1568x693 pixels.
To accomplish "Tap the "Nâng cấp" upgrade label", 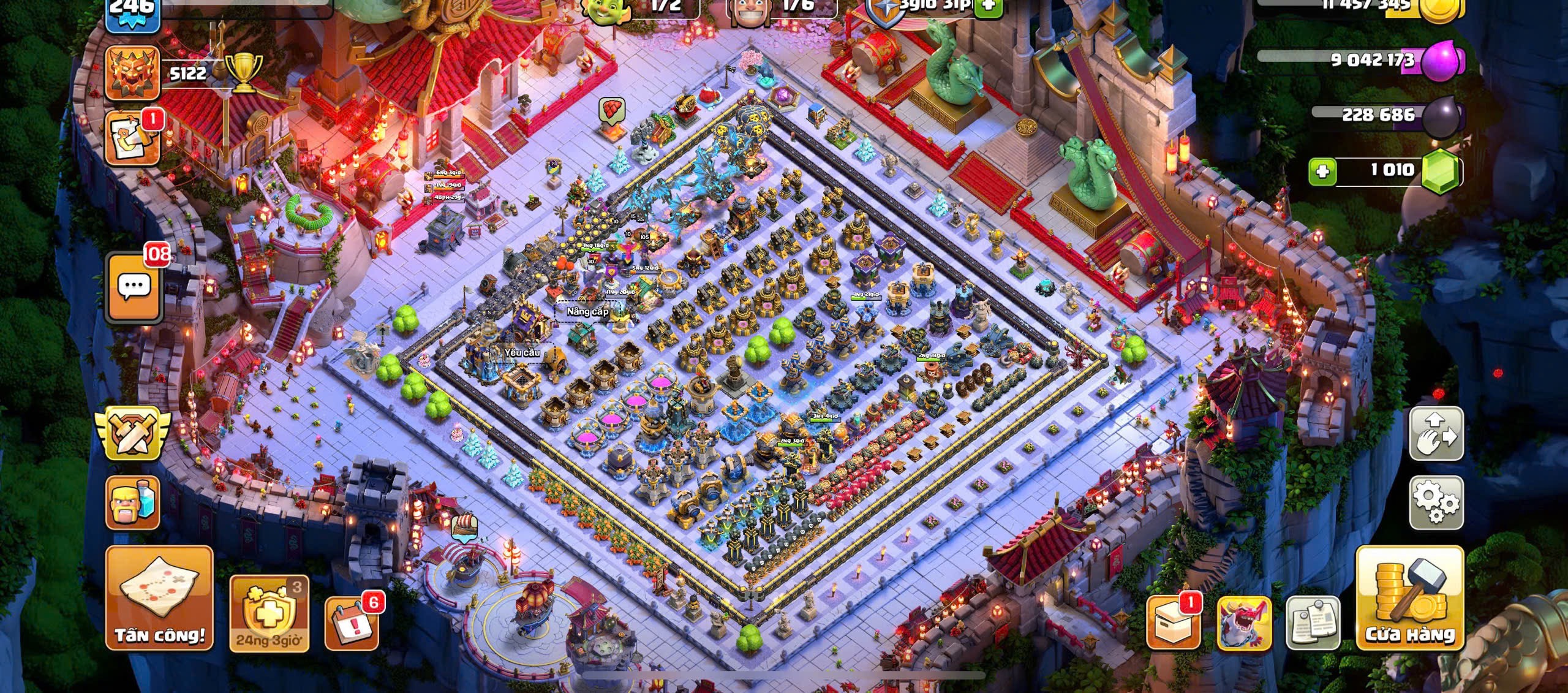I will (x=587, y=311).
